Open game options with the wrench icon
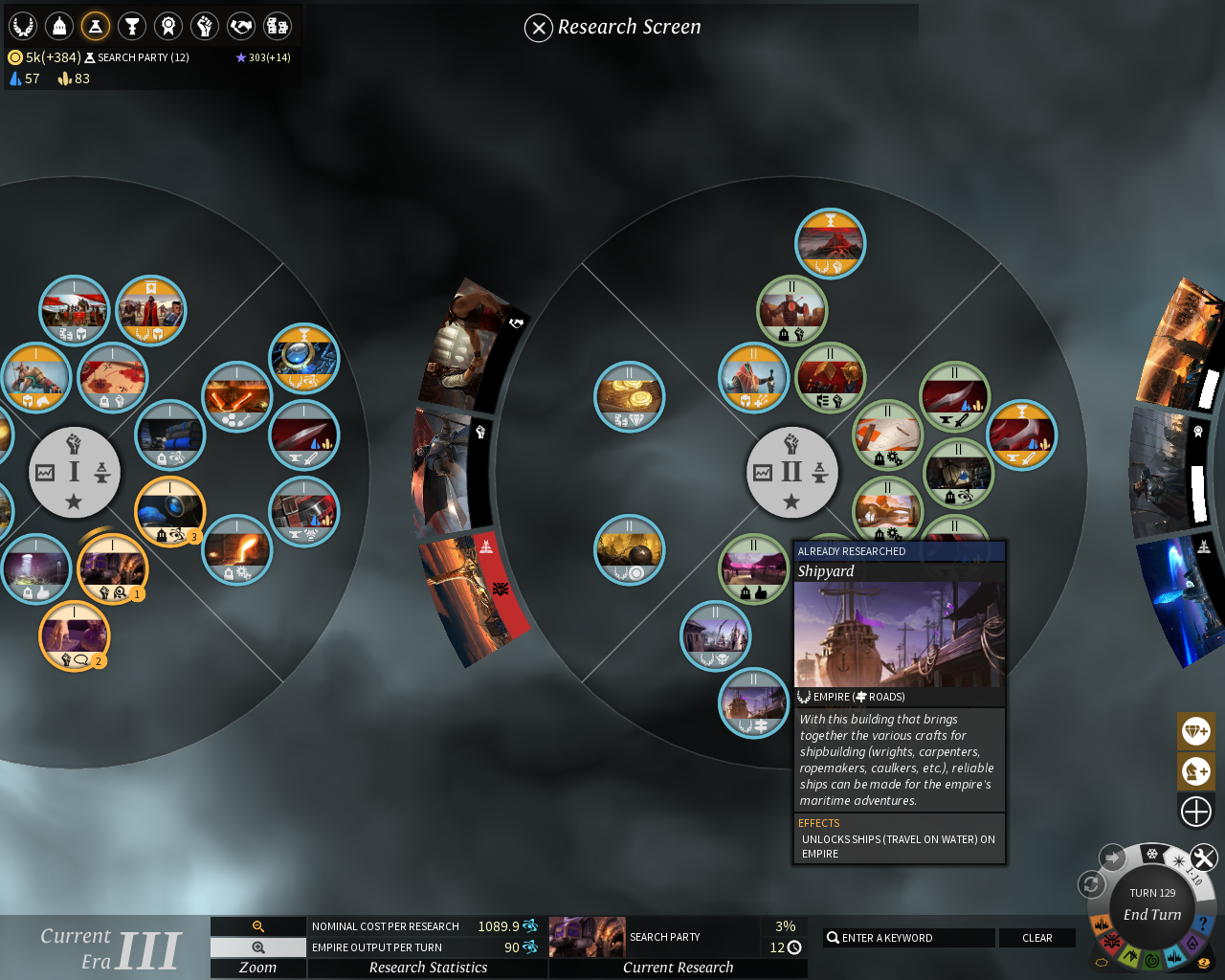Image resolution: width=1225 pixels, height=980 pixels. click(1203, 856)
